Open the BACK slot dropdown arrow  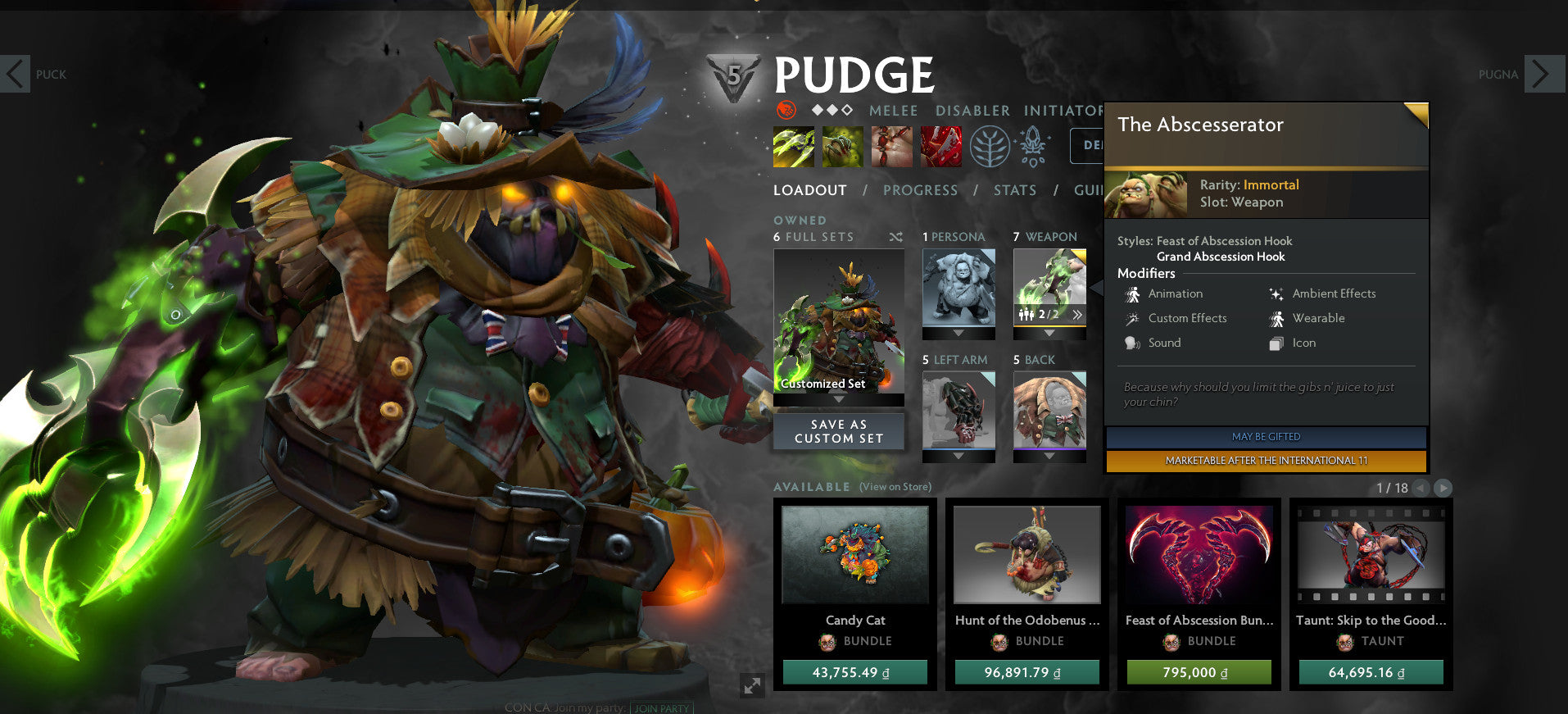pyautogui.click(x=1049, y=455)
